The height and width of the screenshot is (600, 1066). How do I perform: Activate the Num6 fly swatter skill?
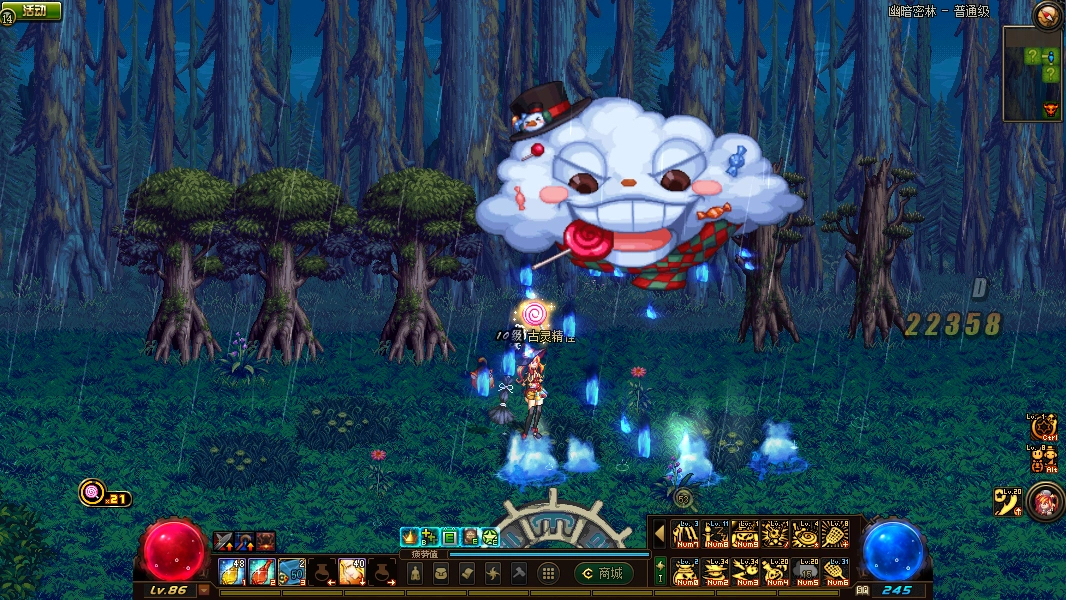click(x=836, y=572)
